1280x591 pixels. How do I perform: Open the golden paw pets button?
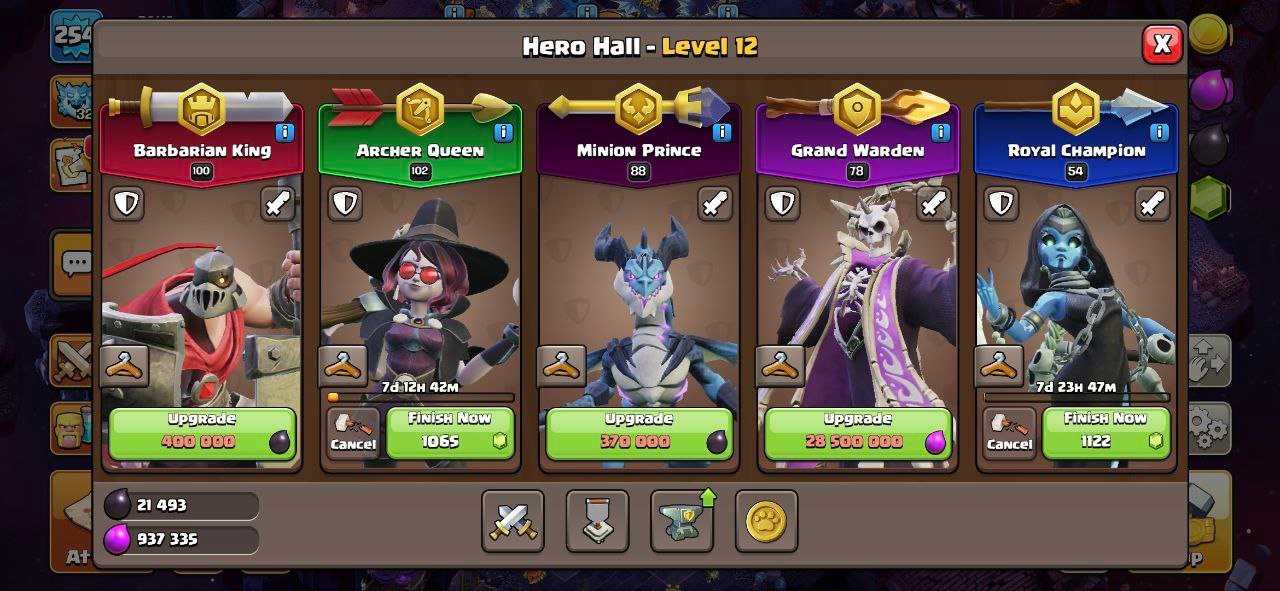(766, 521)
